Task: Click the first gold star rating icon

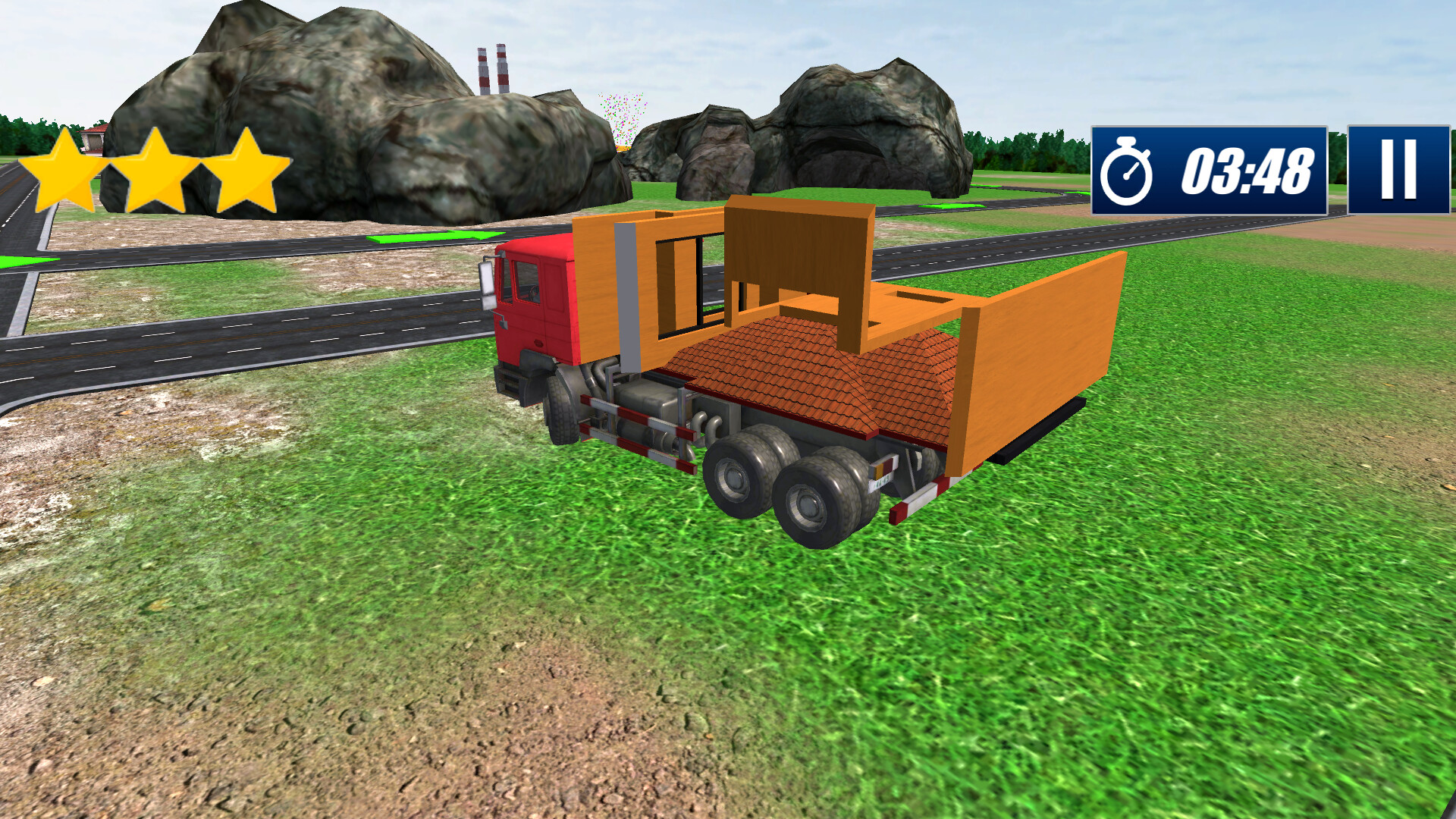Action: point(68,173)
